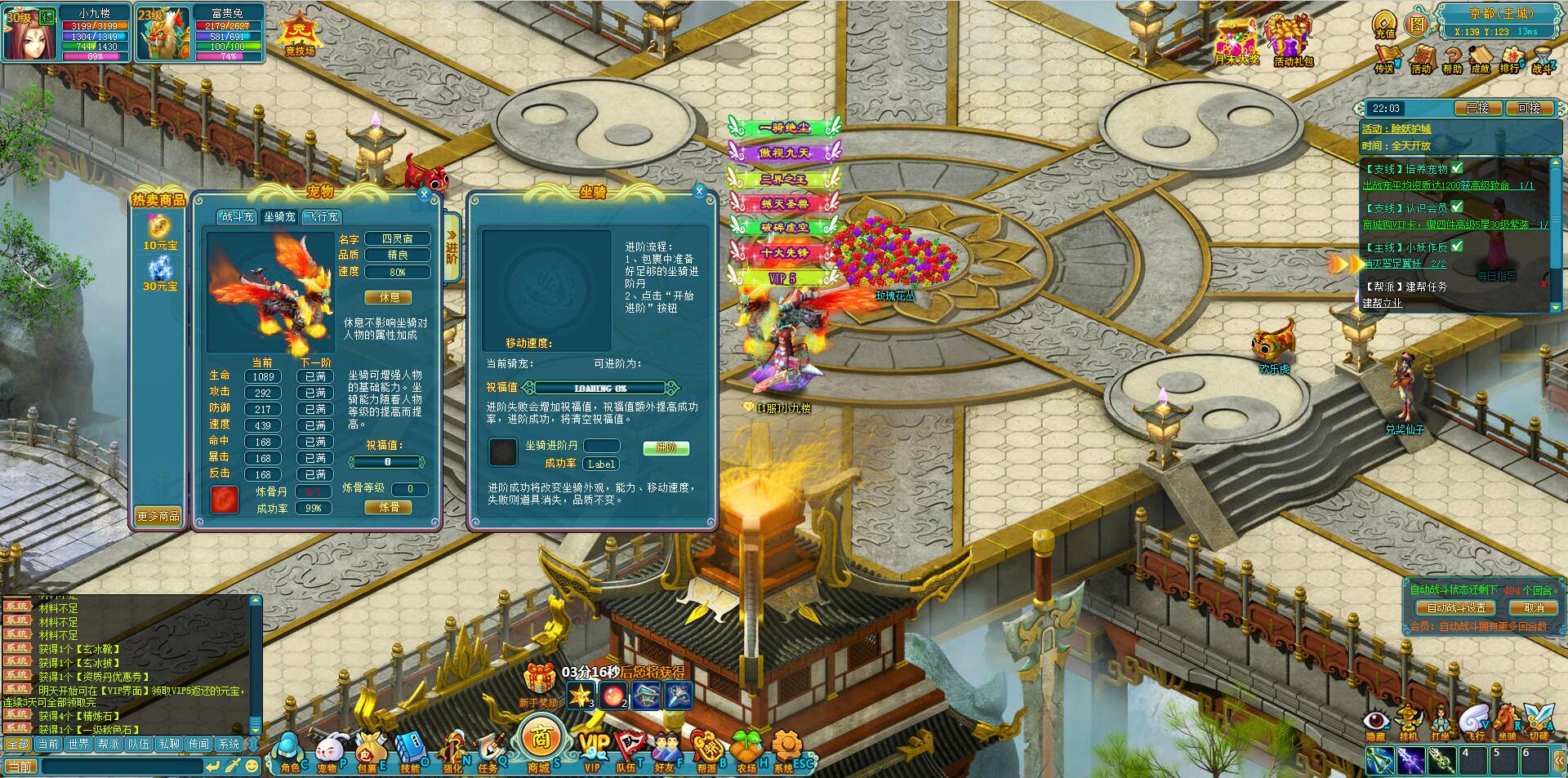This screenshot has height=778, width=1568.
Task: Close the 宠物 pet panel
Action: click(424, 194)
